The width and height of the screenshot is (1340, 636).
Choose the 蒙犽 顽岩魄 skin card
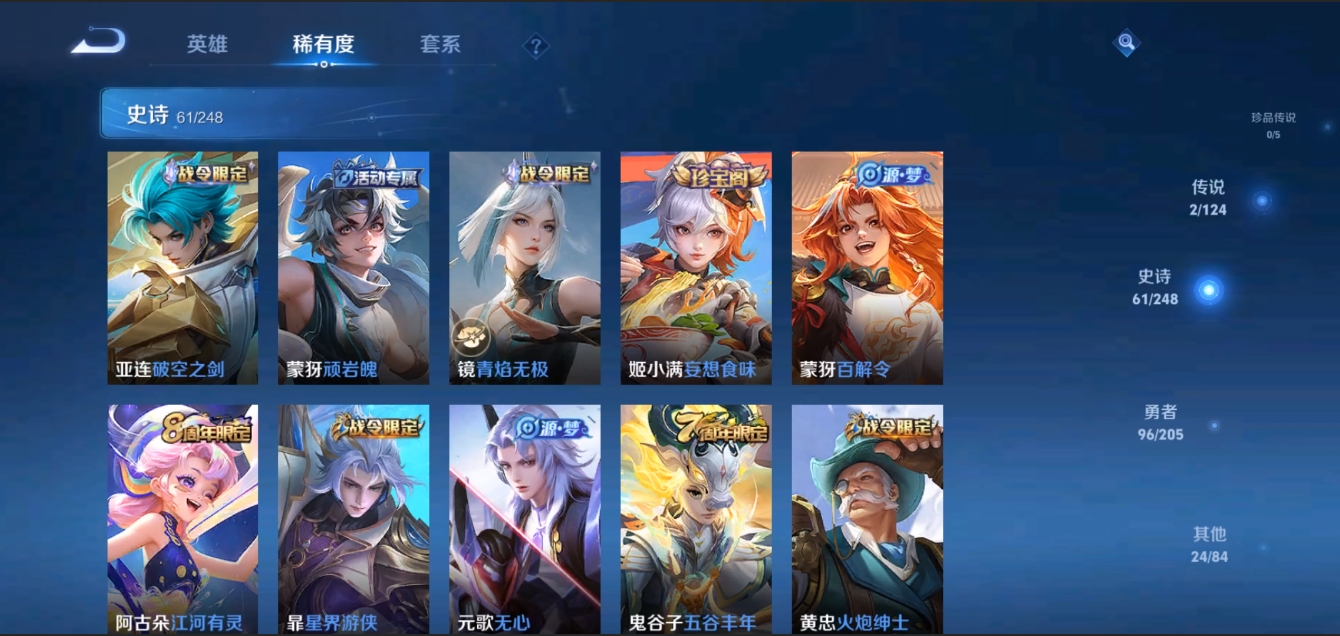353,267
